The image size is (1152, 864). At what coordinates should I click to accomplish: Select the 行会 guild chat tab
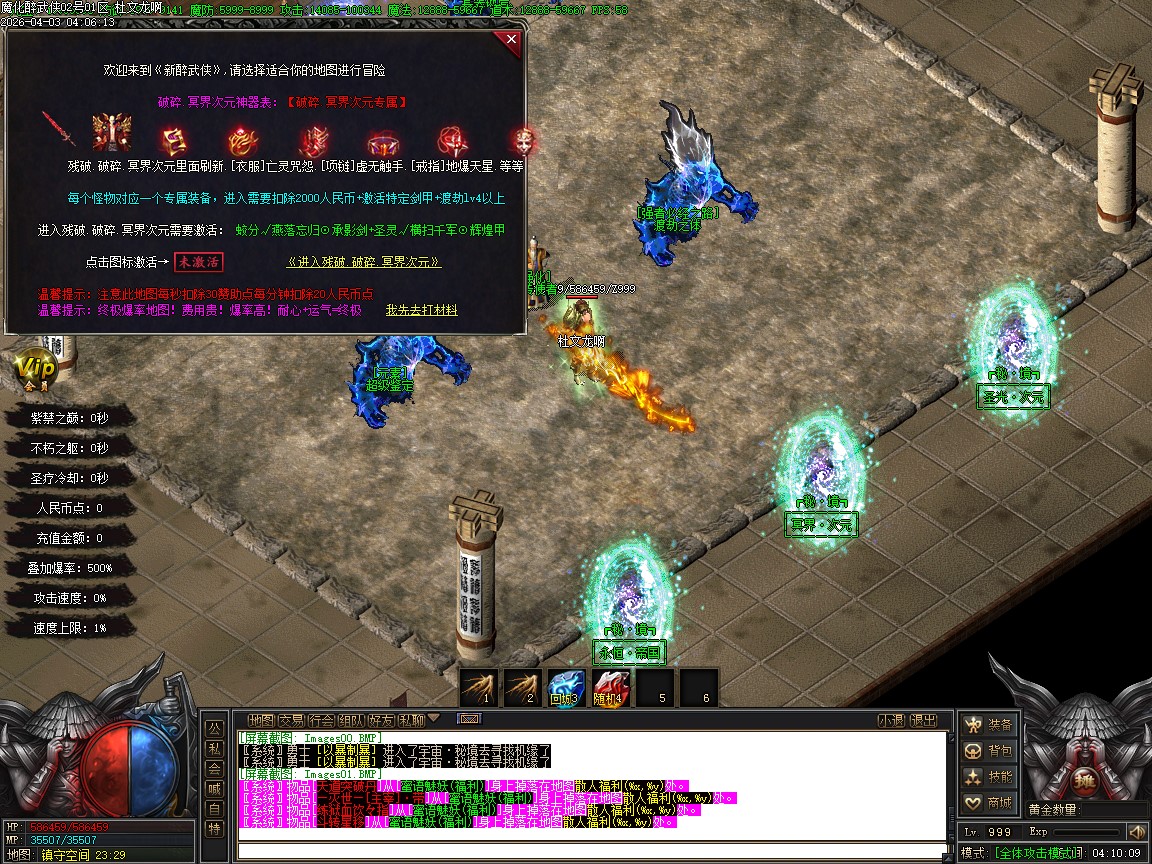pos(321,720)
